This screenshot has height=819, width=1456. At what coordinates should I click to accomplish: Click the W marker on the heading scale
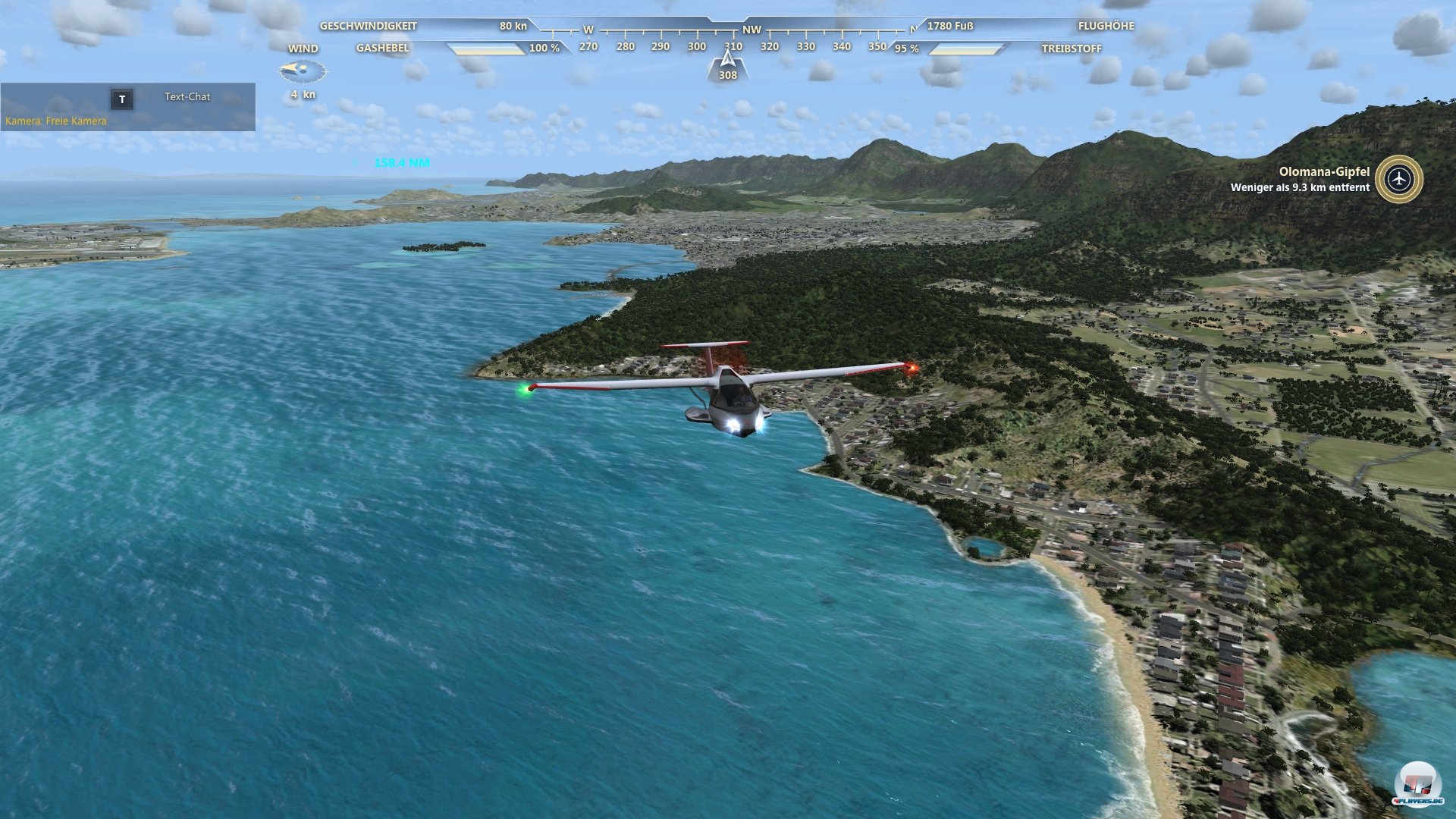coord(588,31)
